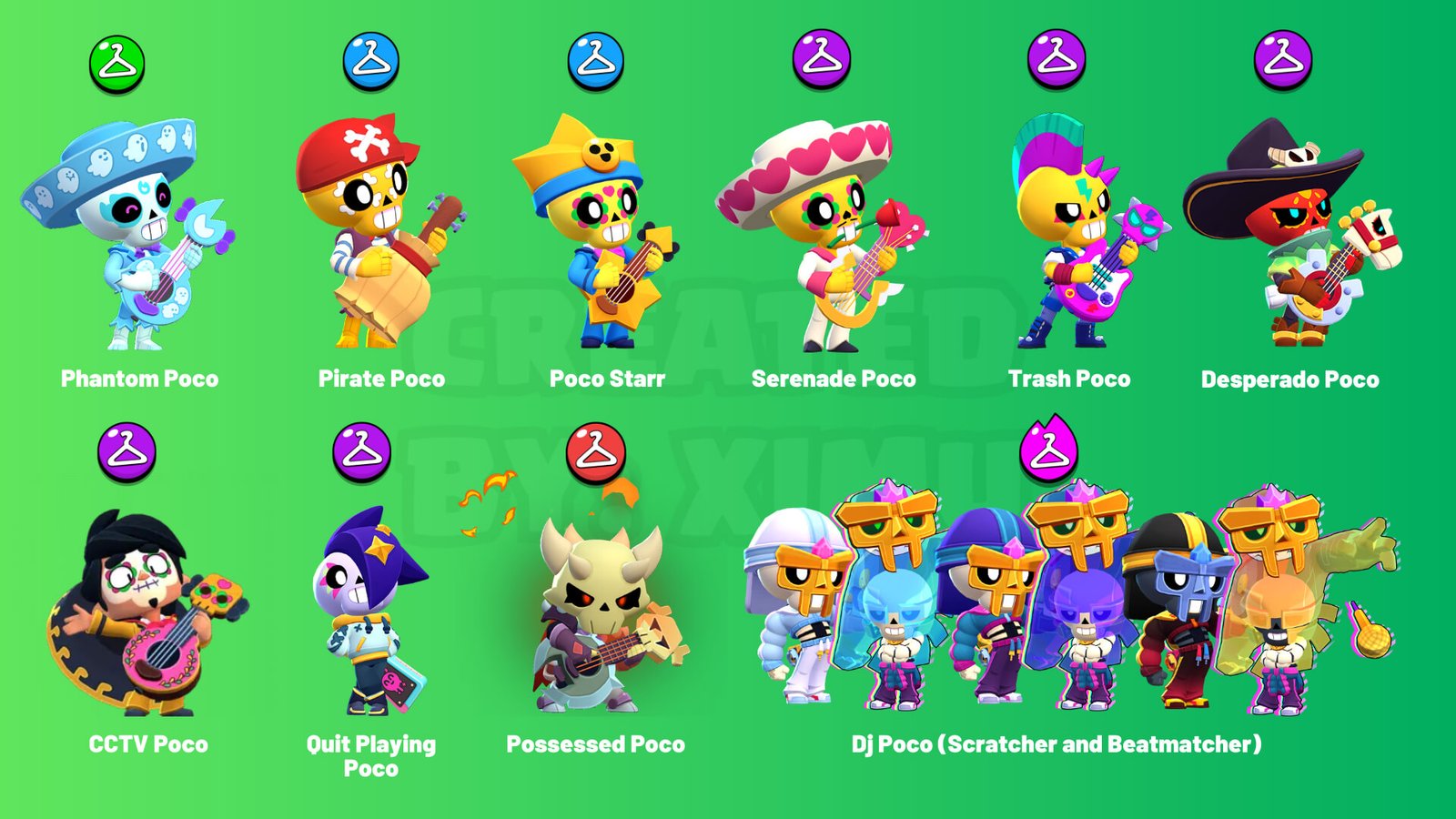This screenshot has width=1456, height=819.
Task: Select the Phantom Poco skin
Action: 127,237
